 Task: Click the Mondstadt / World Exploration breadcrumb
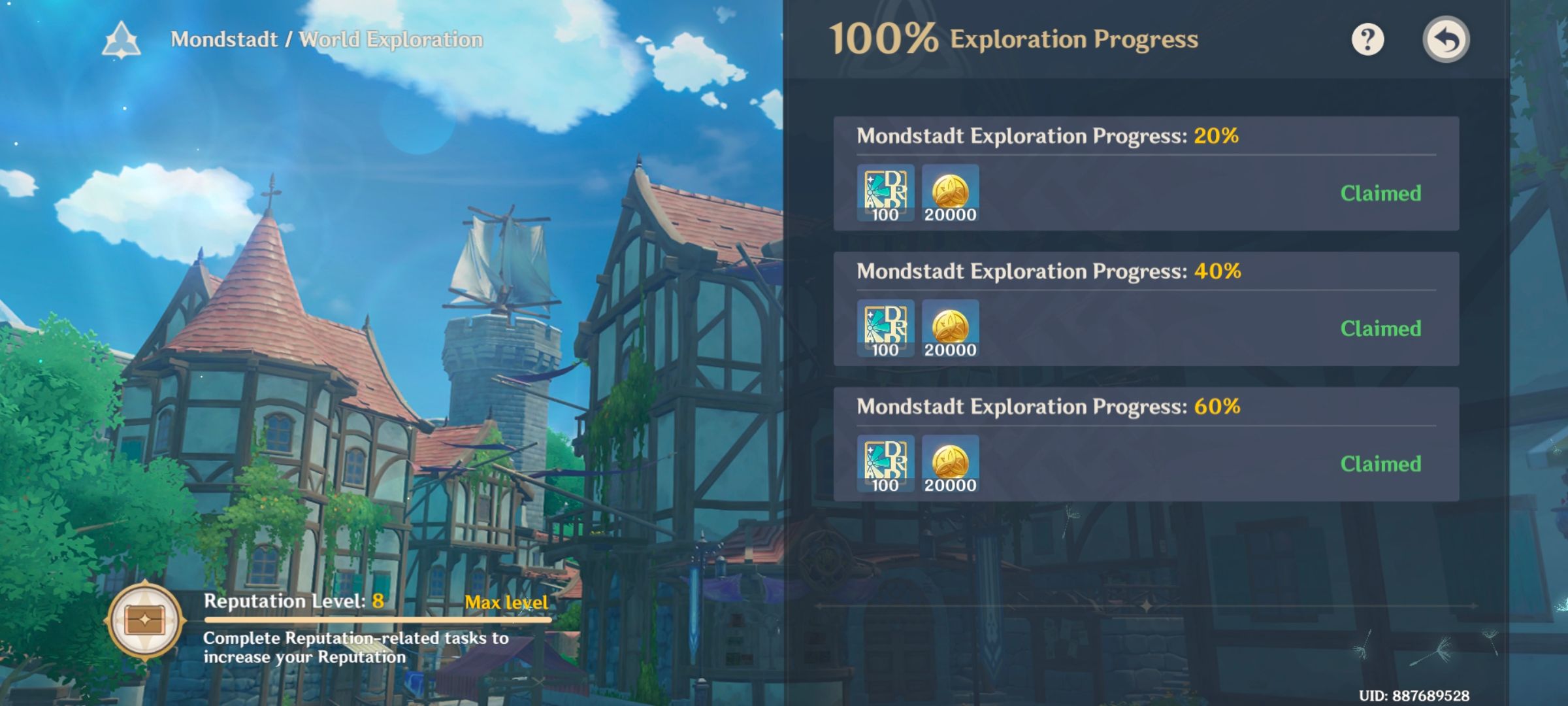click(x=325, y=39)
